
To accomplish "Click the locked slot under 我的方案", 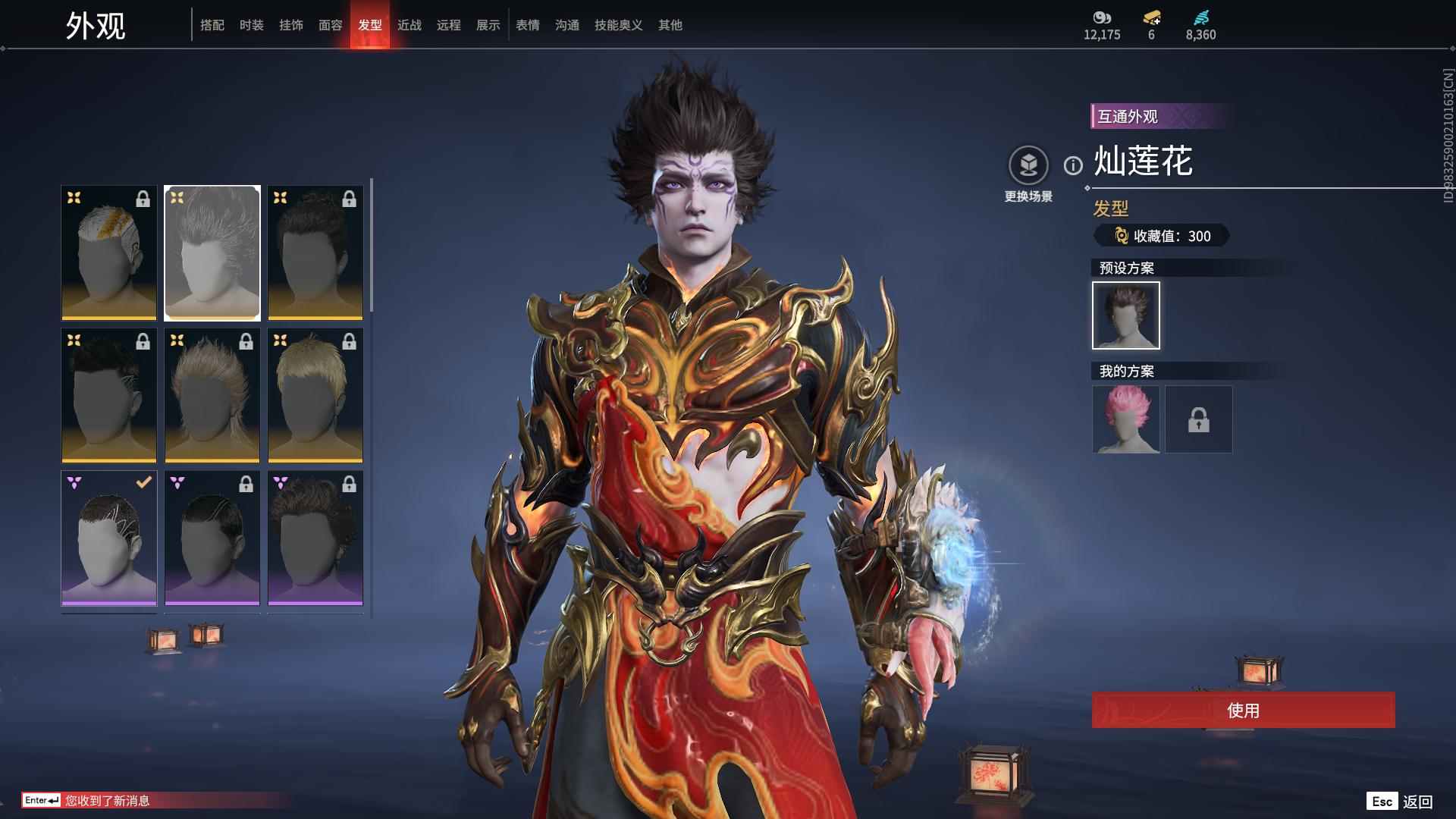I will [x=1199, y=419].
